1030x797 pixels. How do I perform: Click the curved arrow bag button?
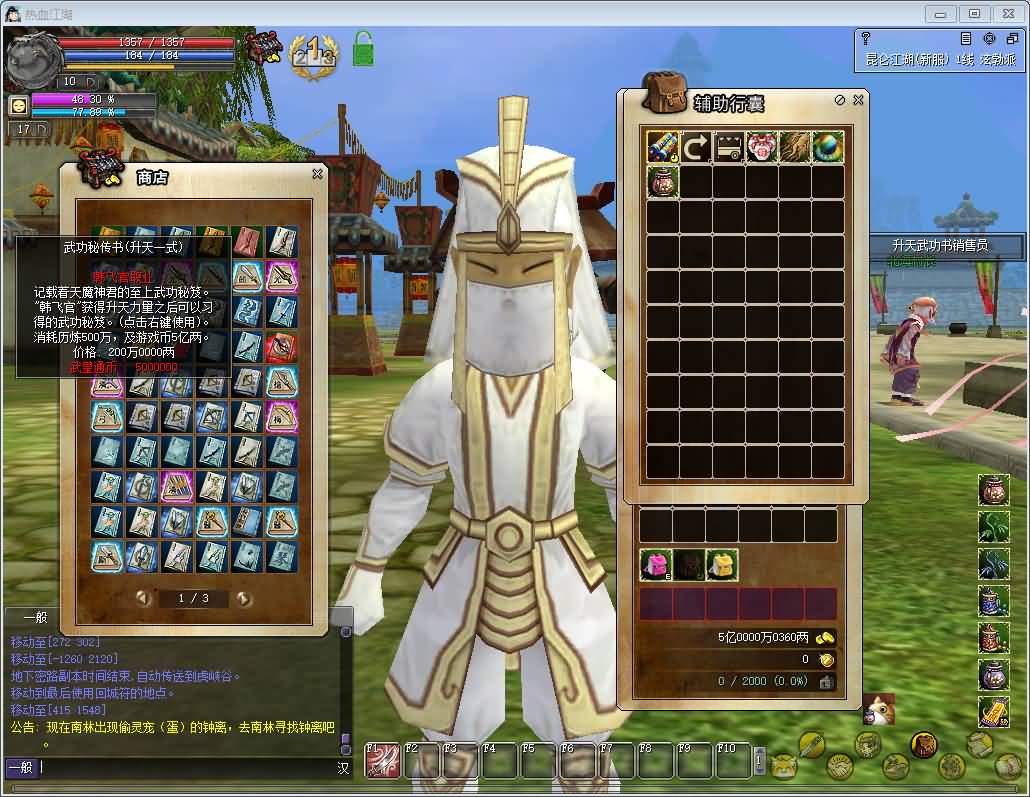[695, 148]
